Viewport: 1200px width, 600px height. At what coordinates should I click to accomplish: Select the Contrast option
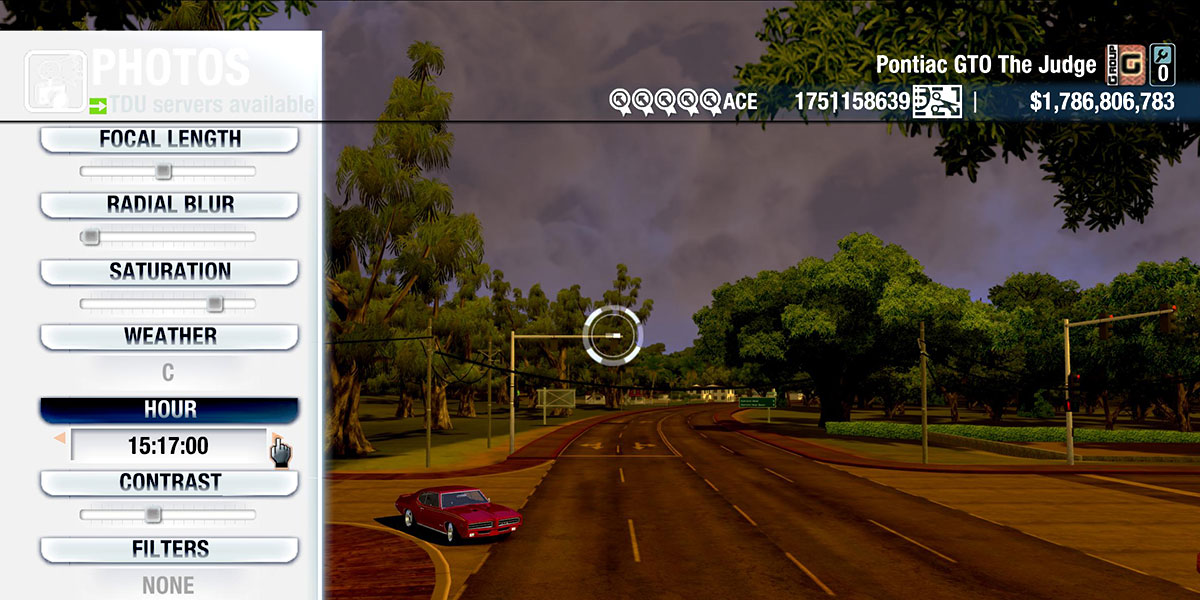pos(169,483)
